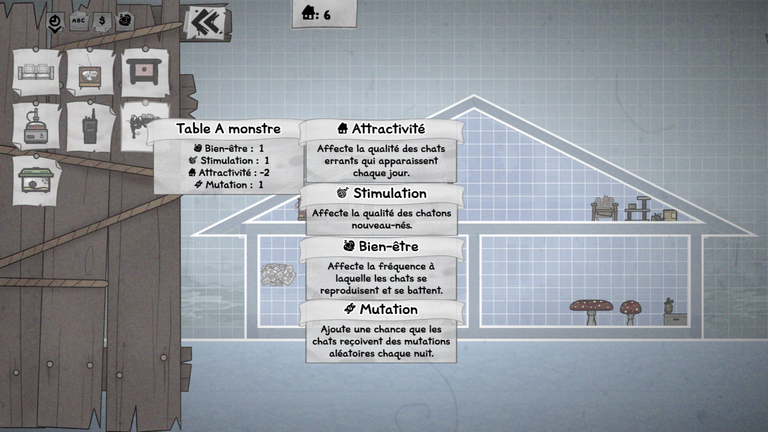Sort furniture alphabetically with the ABC icon
Screen dimensions: 768x432
point(78,20)
